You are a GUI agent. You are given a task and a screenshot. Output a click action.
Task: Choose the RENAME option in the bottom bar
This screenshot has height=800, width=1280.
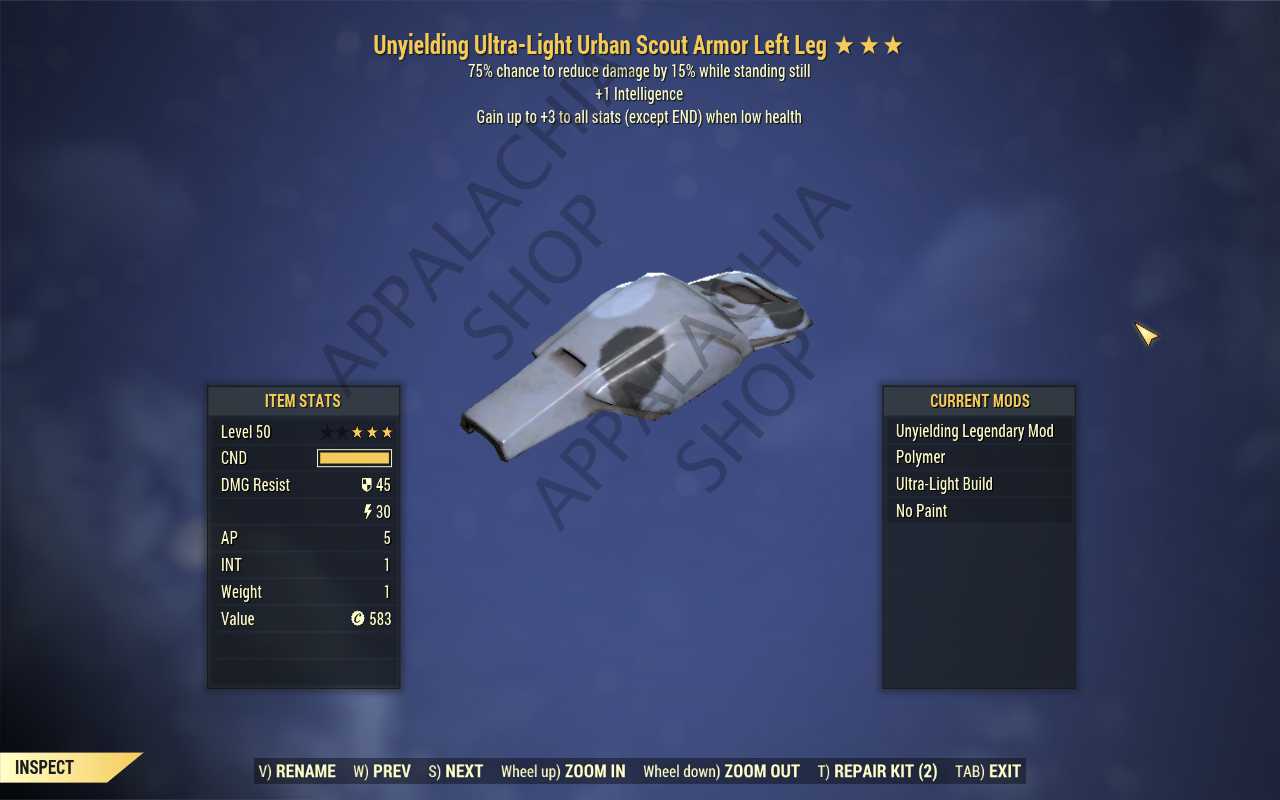pos(297,771)
